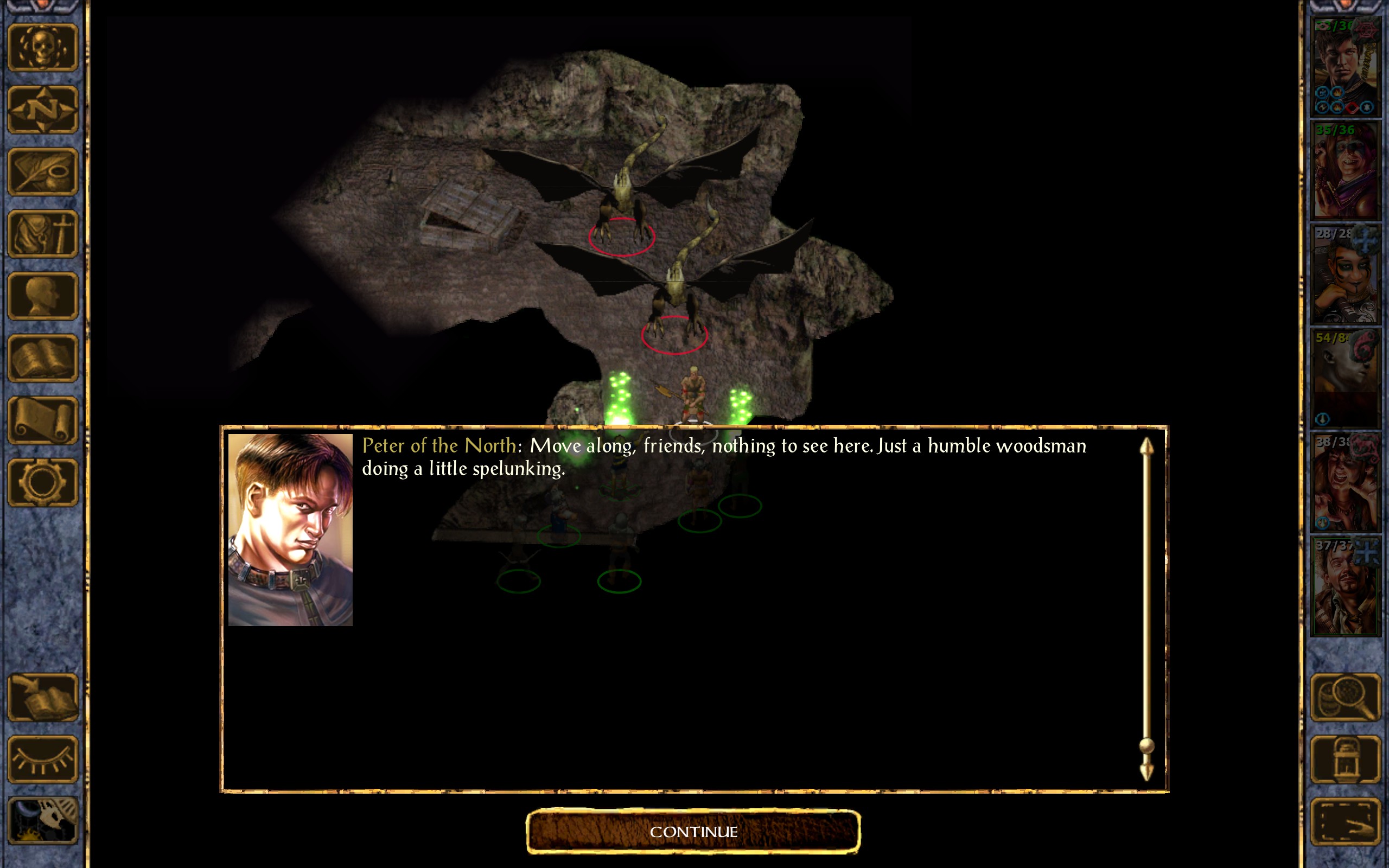Open the inventory armor and sword icon
This screenshot has height=868, width=1389.
(x=42, y=234)
